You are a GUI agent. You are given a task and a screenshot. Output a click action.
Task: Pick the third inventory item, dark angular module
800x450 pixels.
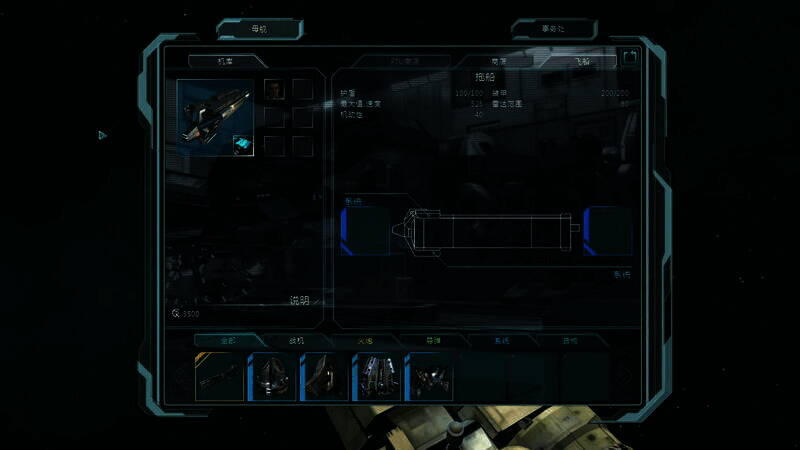click(324, 376)
